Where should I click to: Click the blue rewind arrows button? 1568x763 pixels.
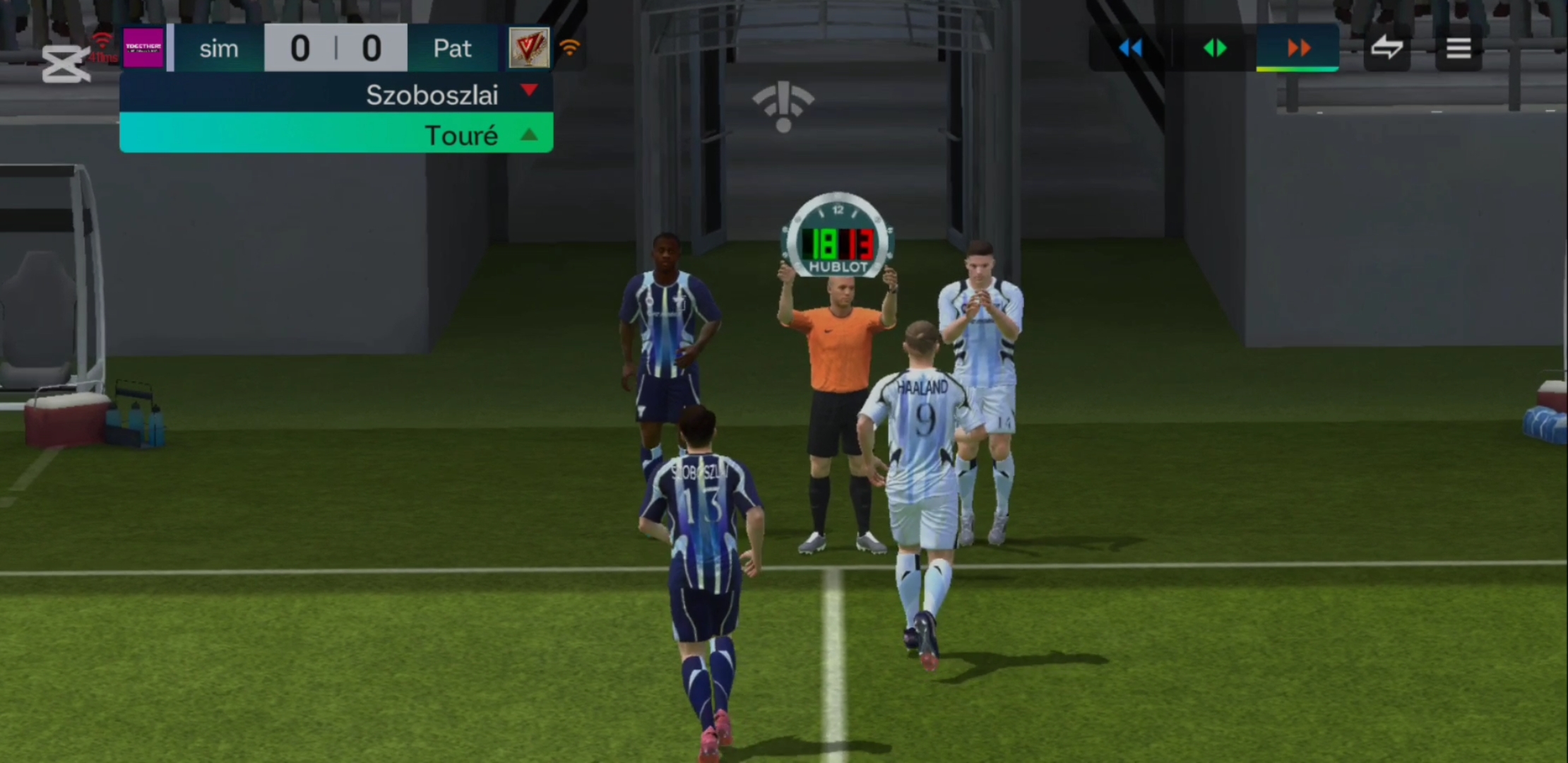click(1131, 48)
